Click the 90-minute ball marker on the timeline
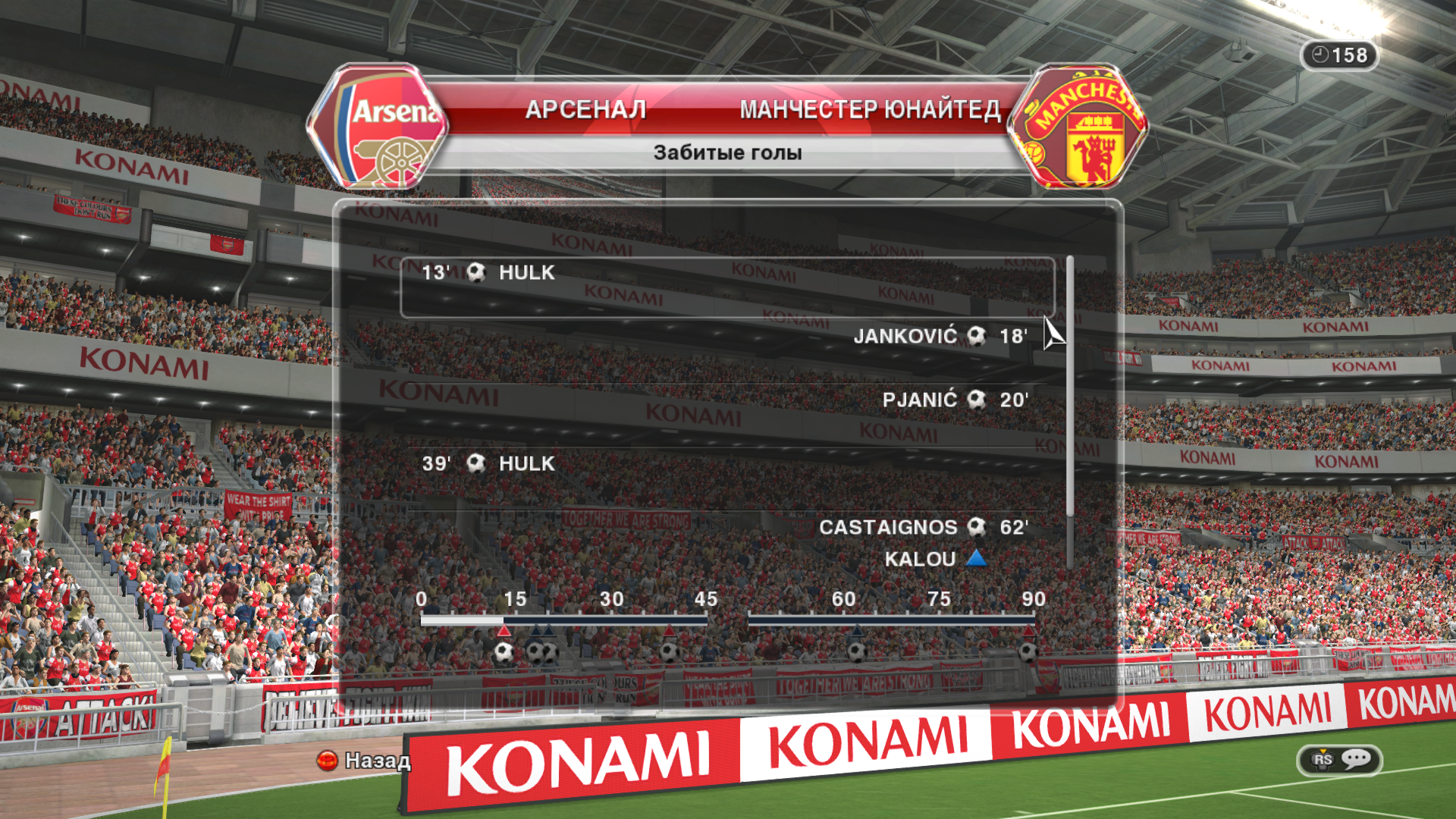This screenshot has height=819, width=1456. coord(1028,651)
